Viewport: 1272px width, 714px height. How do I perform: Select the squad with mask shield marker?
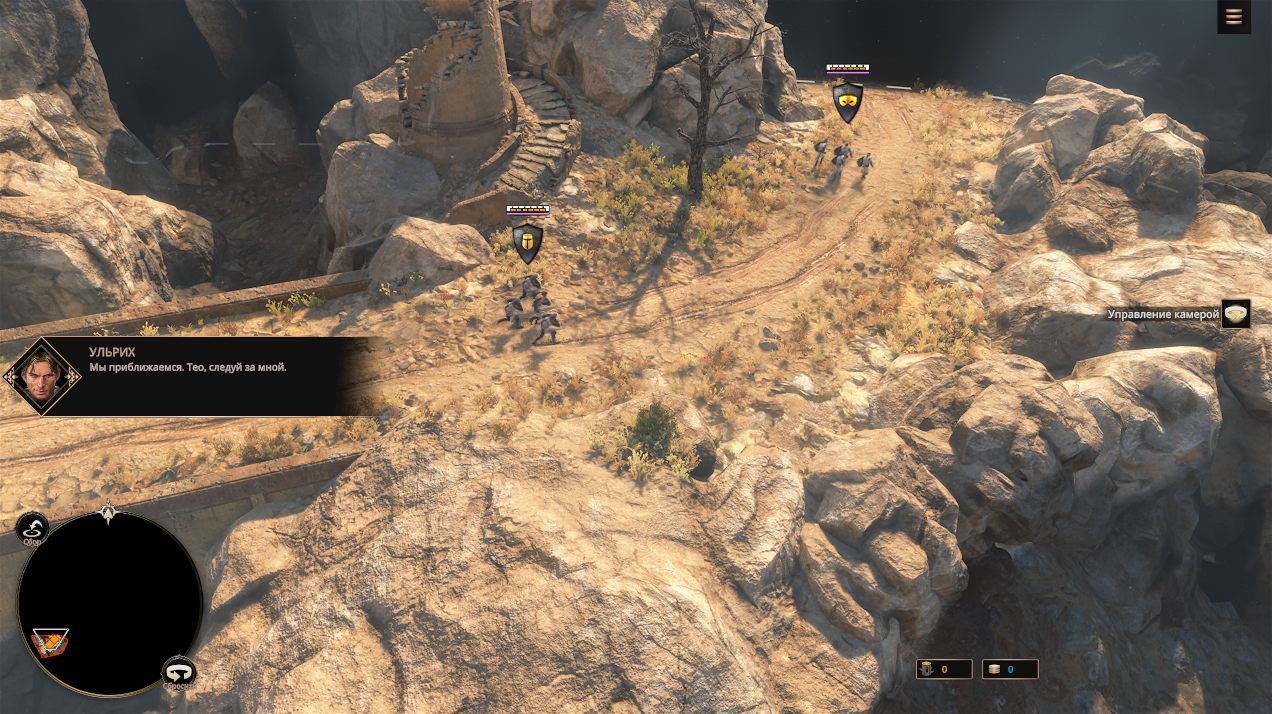847,101
